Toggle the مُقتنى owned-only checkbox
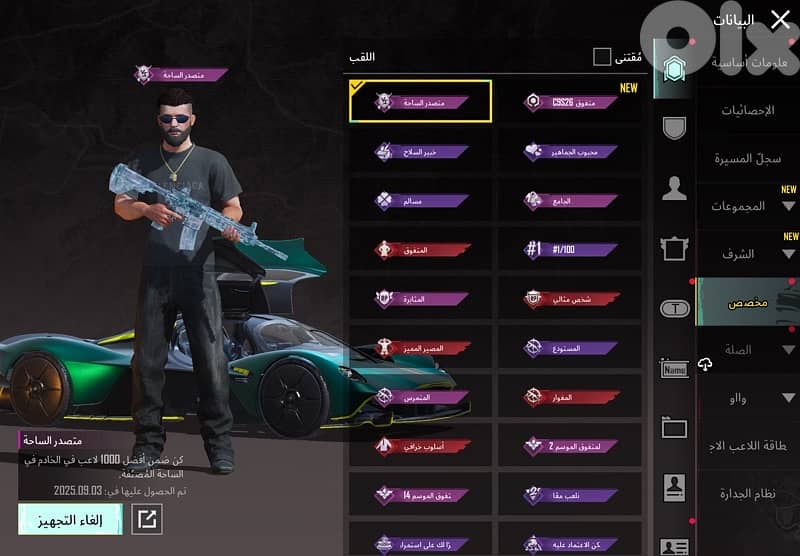Image resolution: width=800 pixels, height=556 pixels. click(x=602, y=57)
